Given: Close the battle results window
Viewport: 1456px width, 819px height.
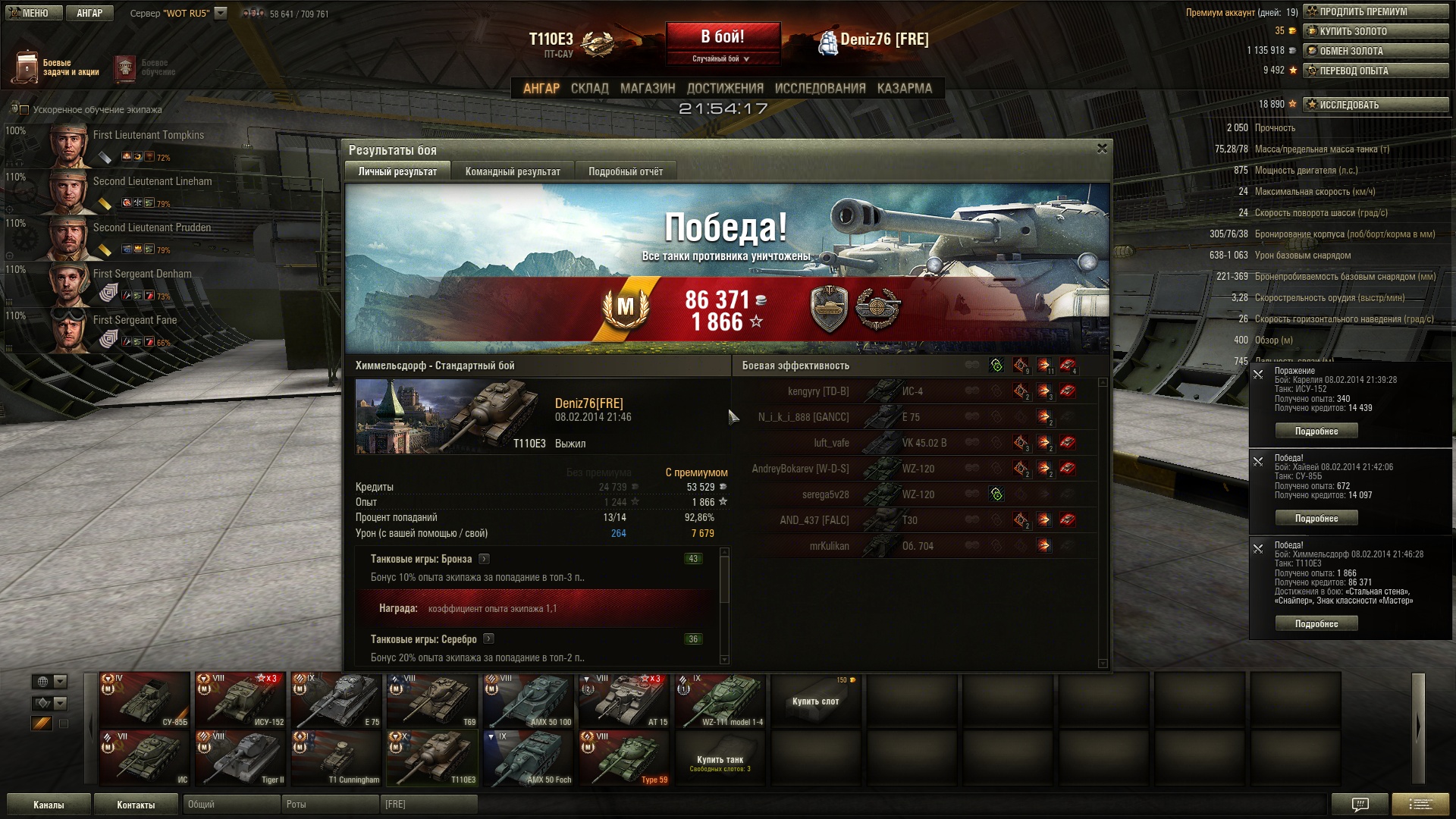Looking at the screenshot, I should point(1102,149).
